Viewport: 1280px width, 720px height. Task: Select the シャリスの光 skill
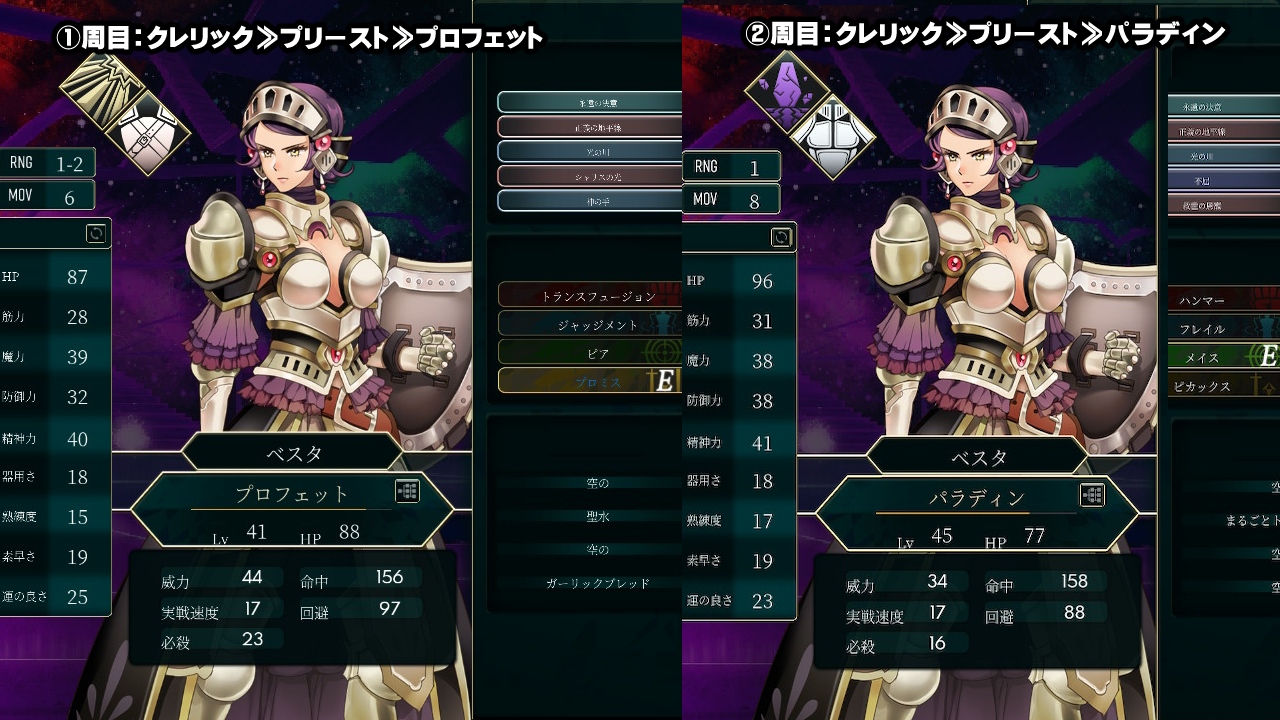pos(590,176)
